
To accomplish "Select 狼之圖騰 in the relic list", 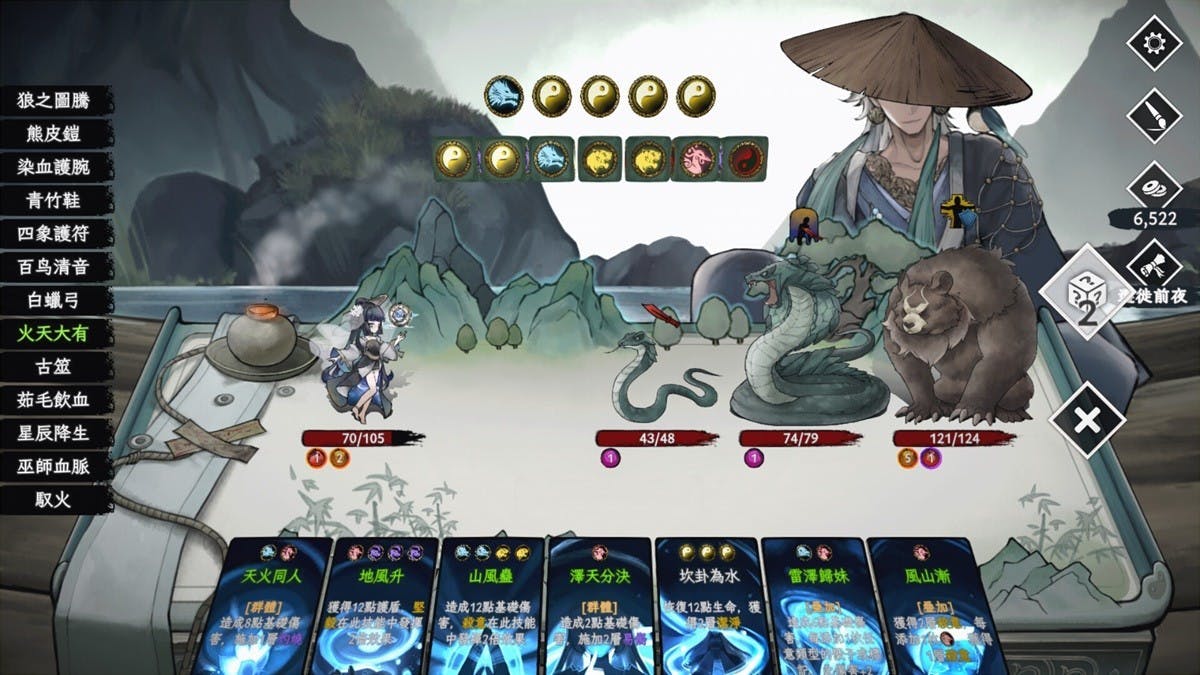I will tap(53, 100).
